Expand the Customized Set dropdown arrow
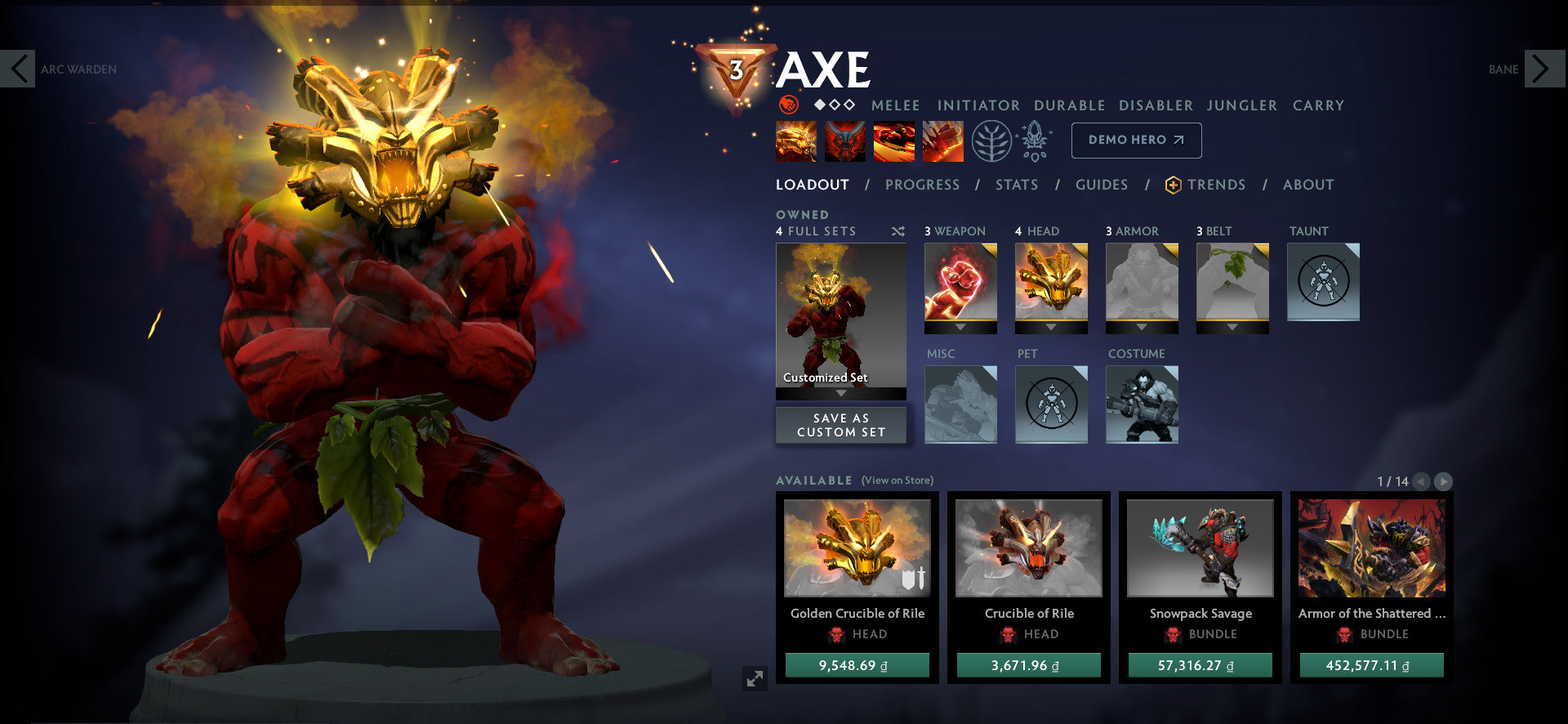Image resolution: width=1568 pixels, height=724 pixels. 841,392
